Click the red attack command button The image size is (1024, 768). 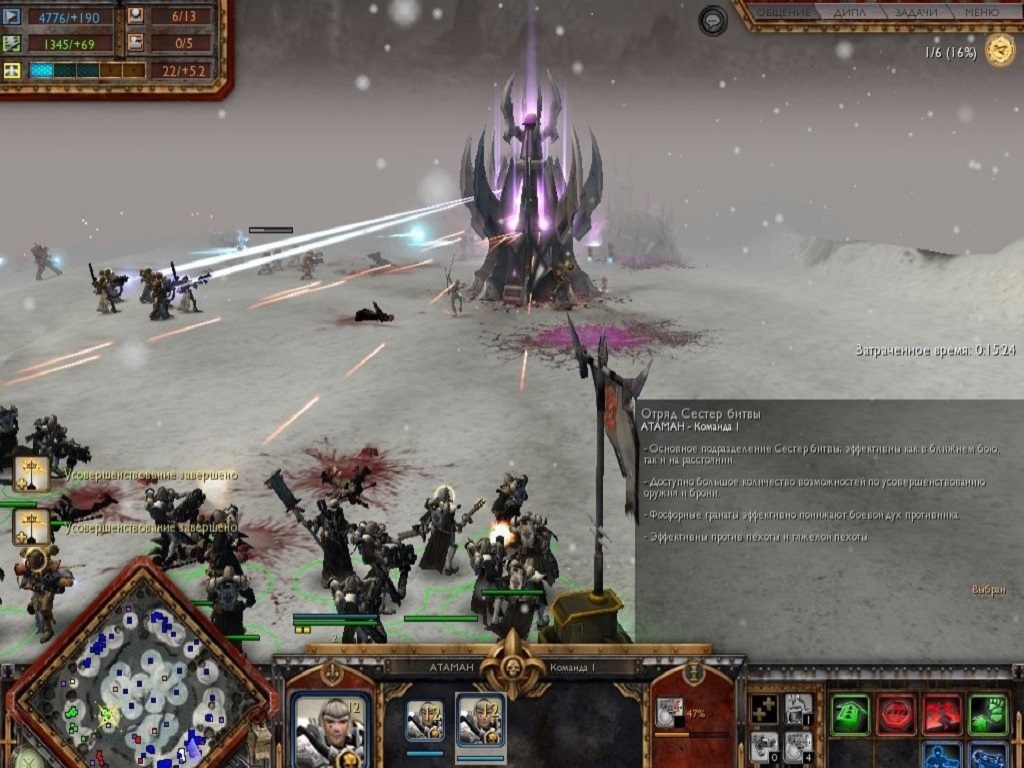(x=942, y=714)
